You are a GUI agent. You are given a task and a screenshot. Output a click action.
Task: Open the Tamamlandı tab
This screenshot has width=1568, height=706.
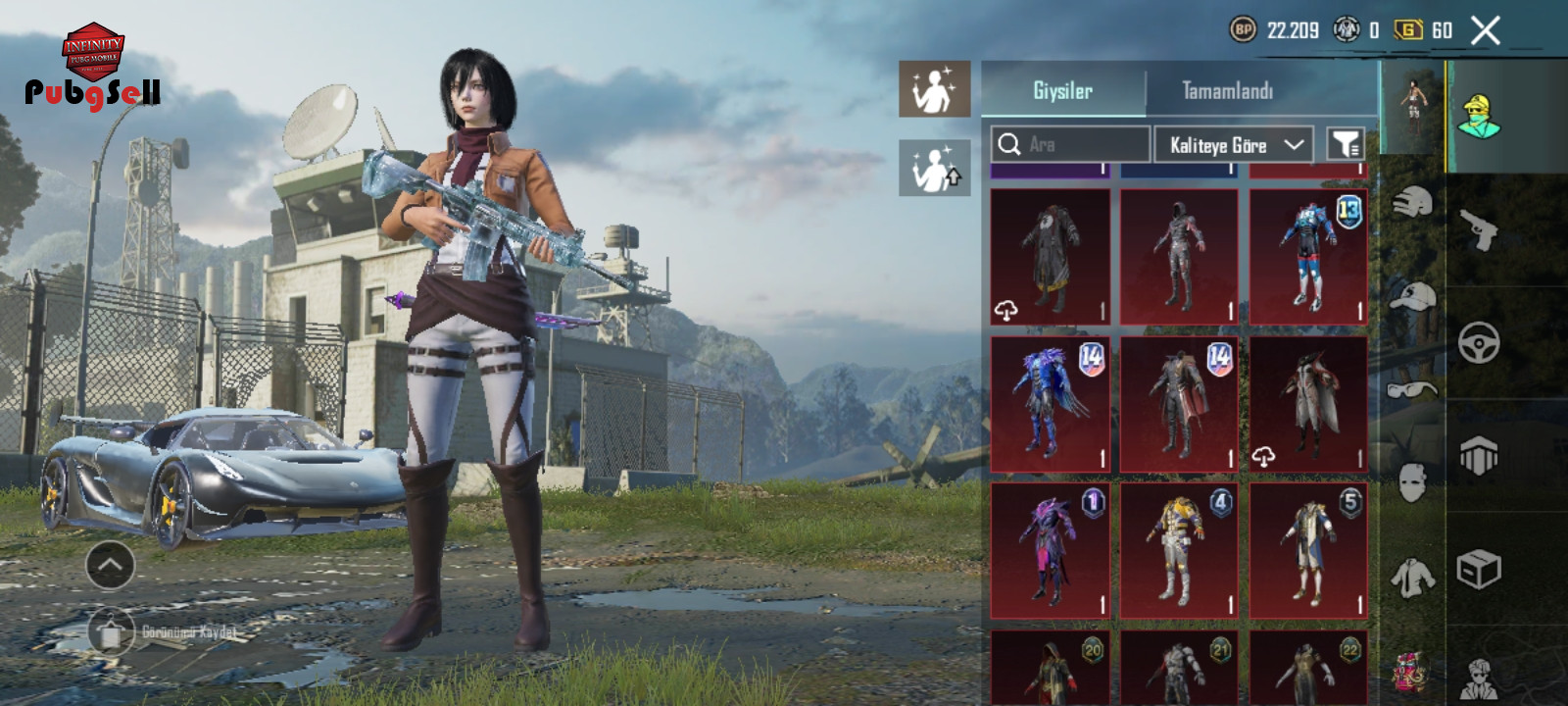[x=1227, y=91]
